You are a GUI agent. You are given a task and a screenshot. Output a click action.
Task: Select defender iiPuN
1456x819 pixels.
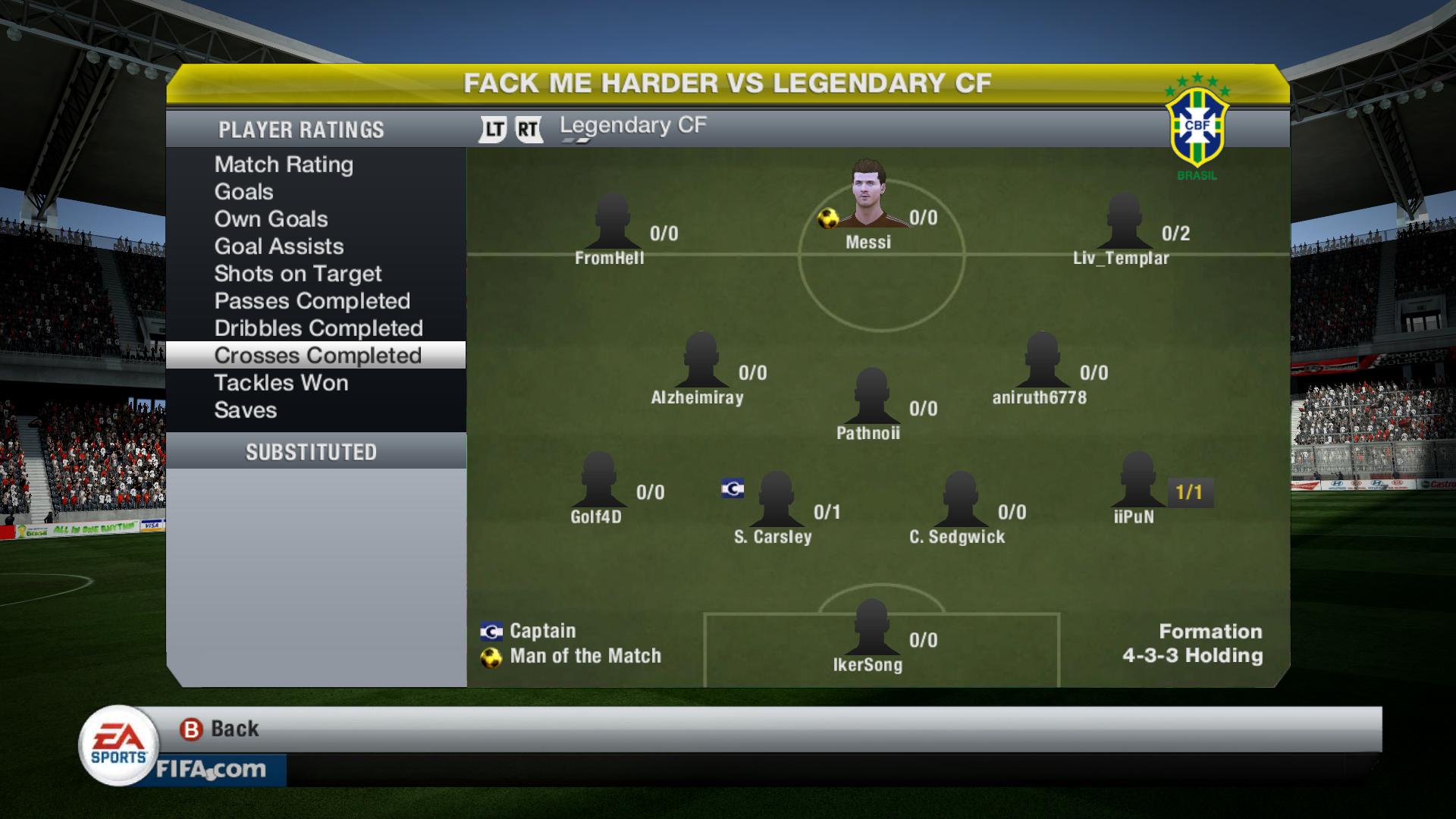[x=1137, y=480]
